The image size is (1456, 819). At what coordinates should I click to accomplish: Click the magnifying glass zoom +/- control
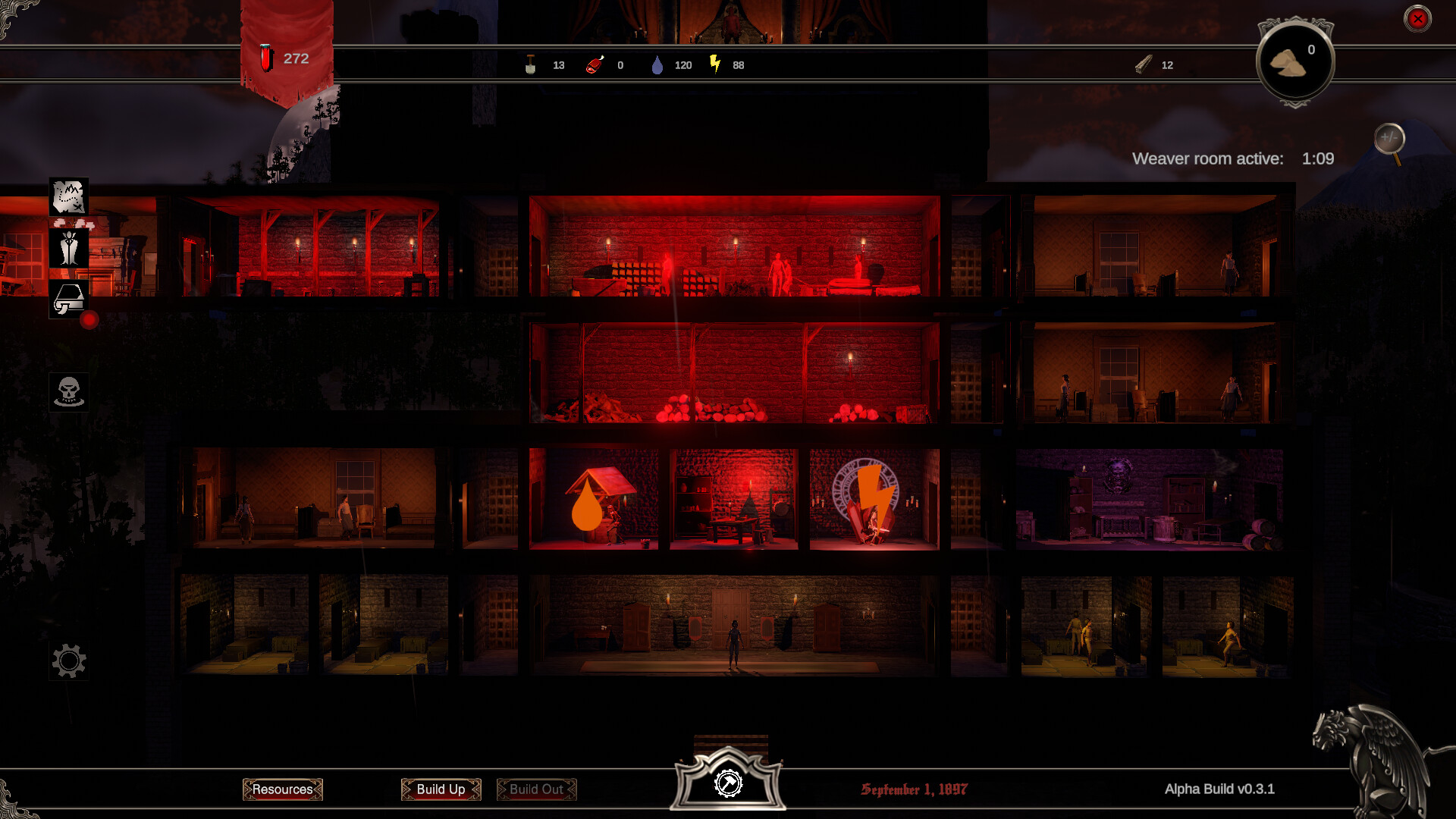[x=1390, y=136]
